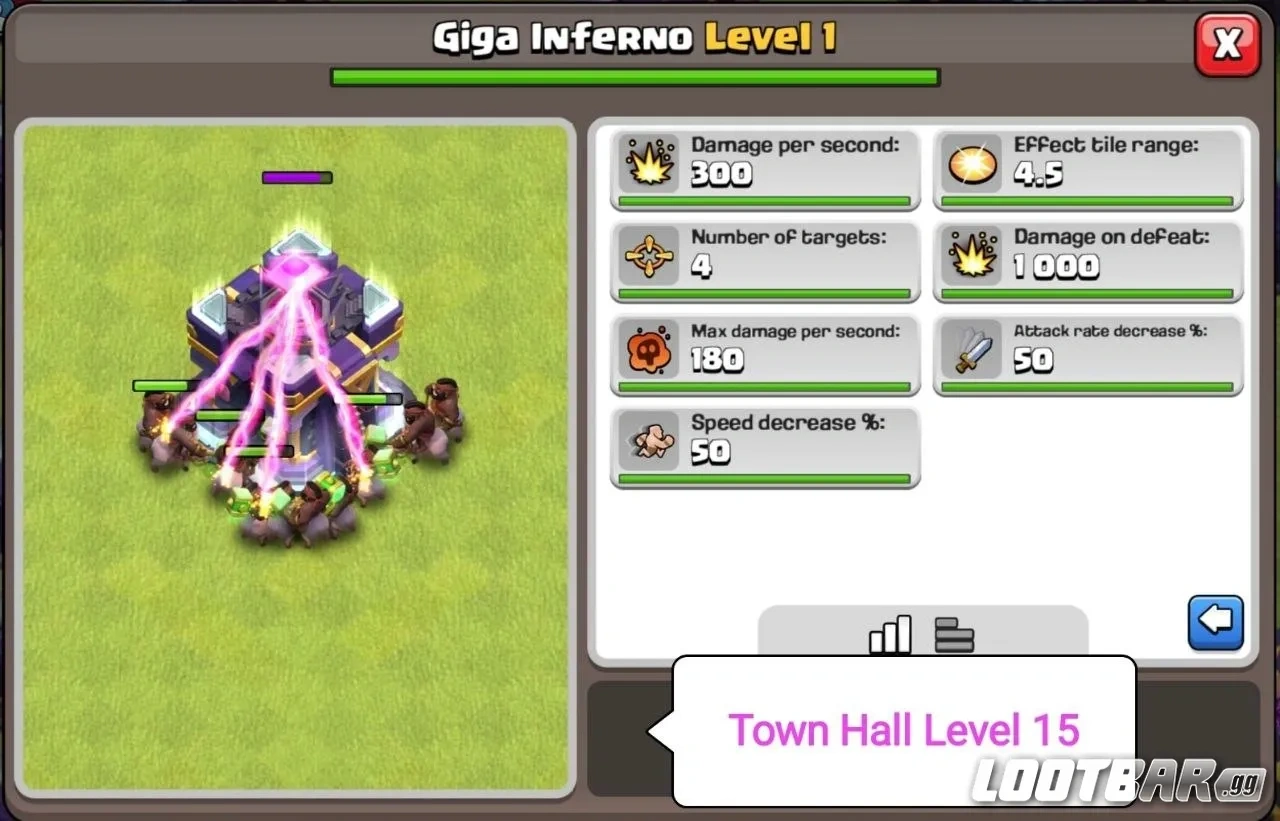
Task: Select the Effect tile range icon
Action: 972,163
